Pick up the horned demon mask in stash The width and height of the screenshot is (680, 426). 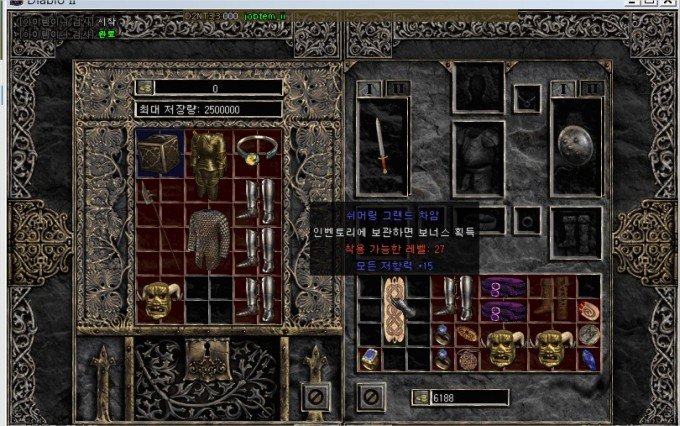point(160,299)
